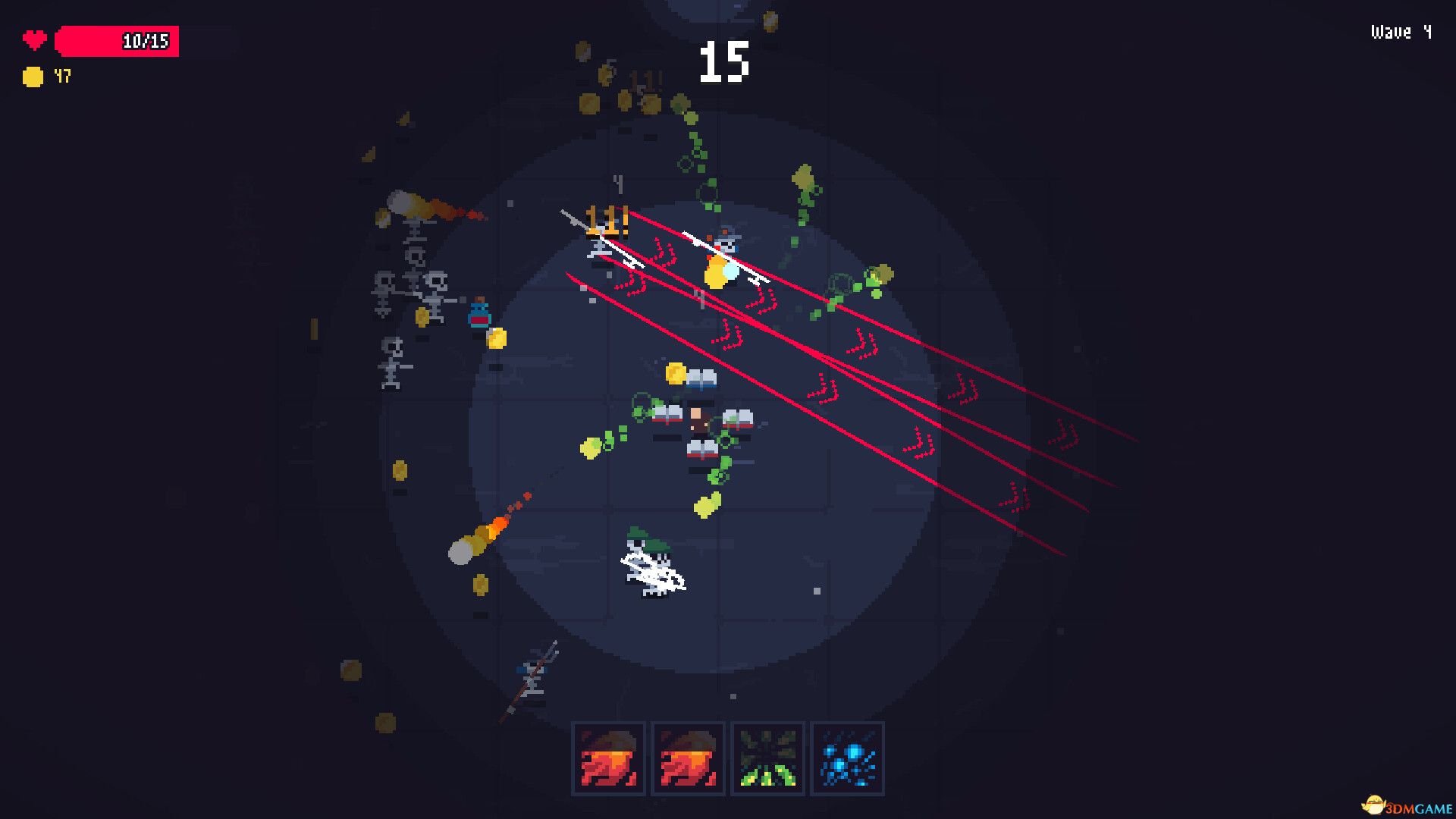Click the gold coin icon beside the counter
Viewport: 1456px width, 819px height.
(x=33, y=76)
